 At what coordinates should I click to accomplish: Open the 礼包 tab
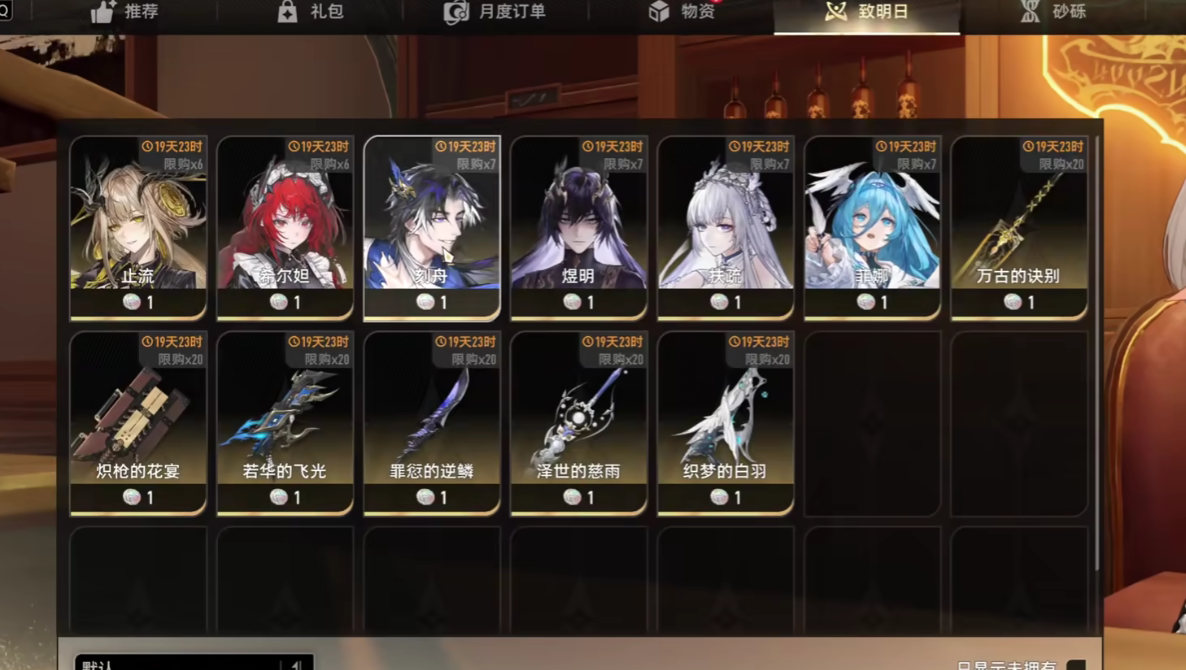[x=310, y=13]
